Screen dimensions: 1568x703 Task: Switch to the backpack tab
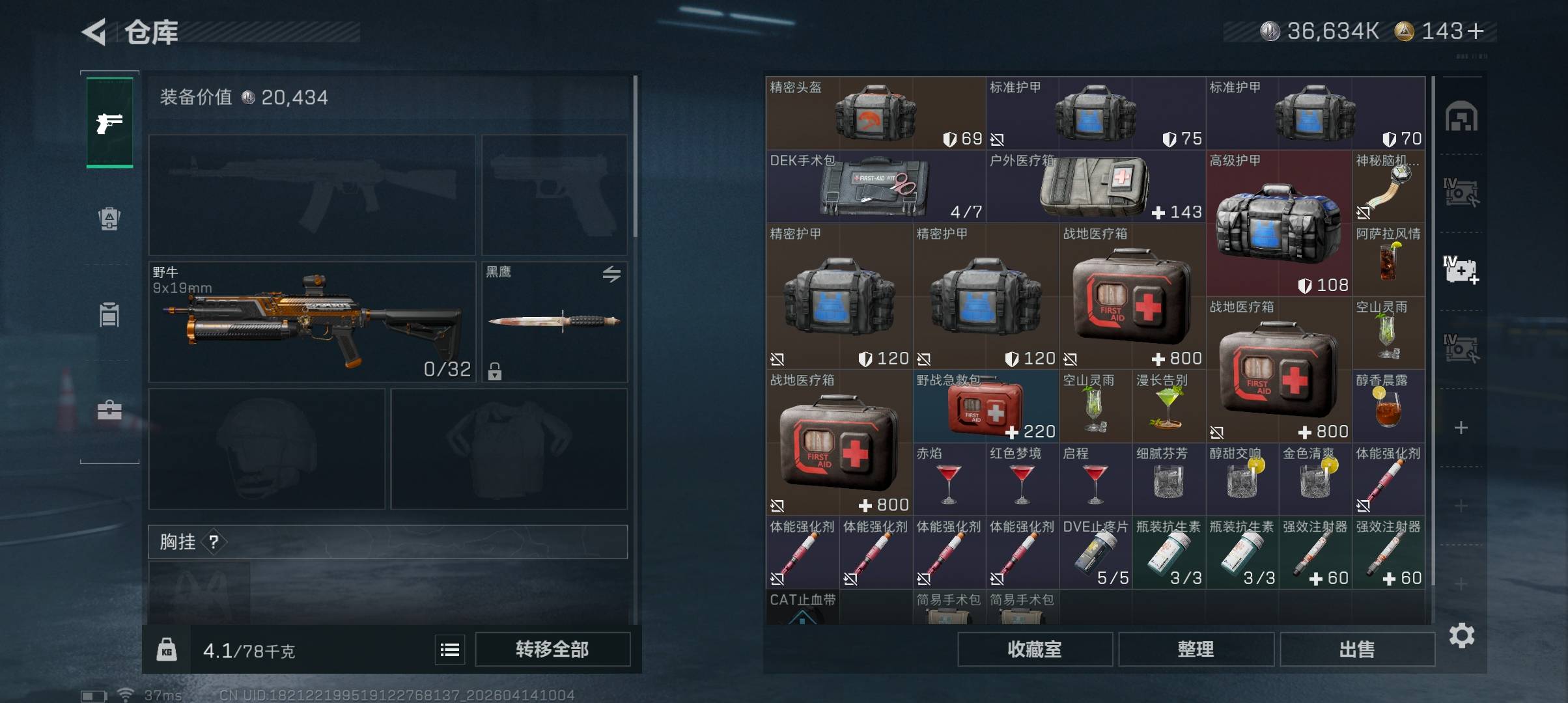coord(109,218)
